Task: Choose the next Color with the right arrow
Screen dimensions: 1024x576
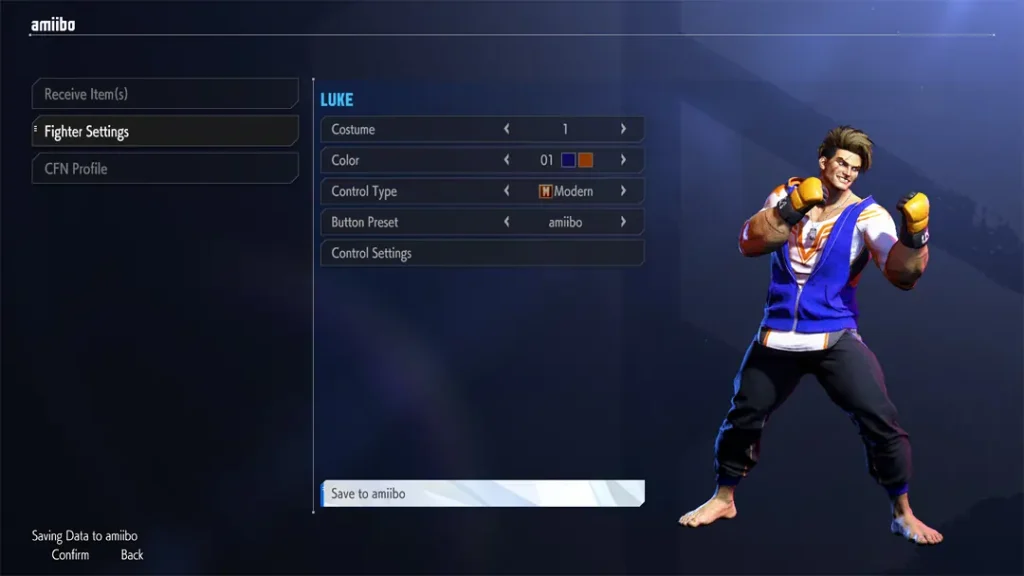Action: 623,160
